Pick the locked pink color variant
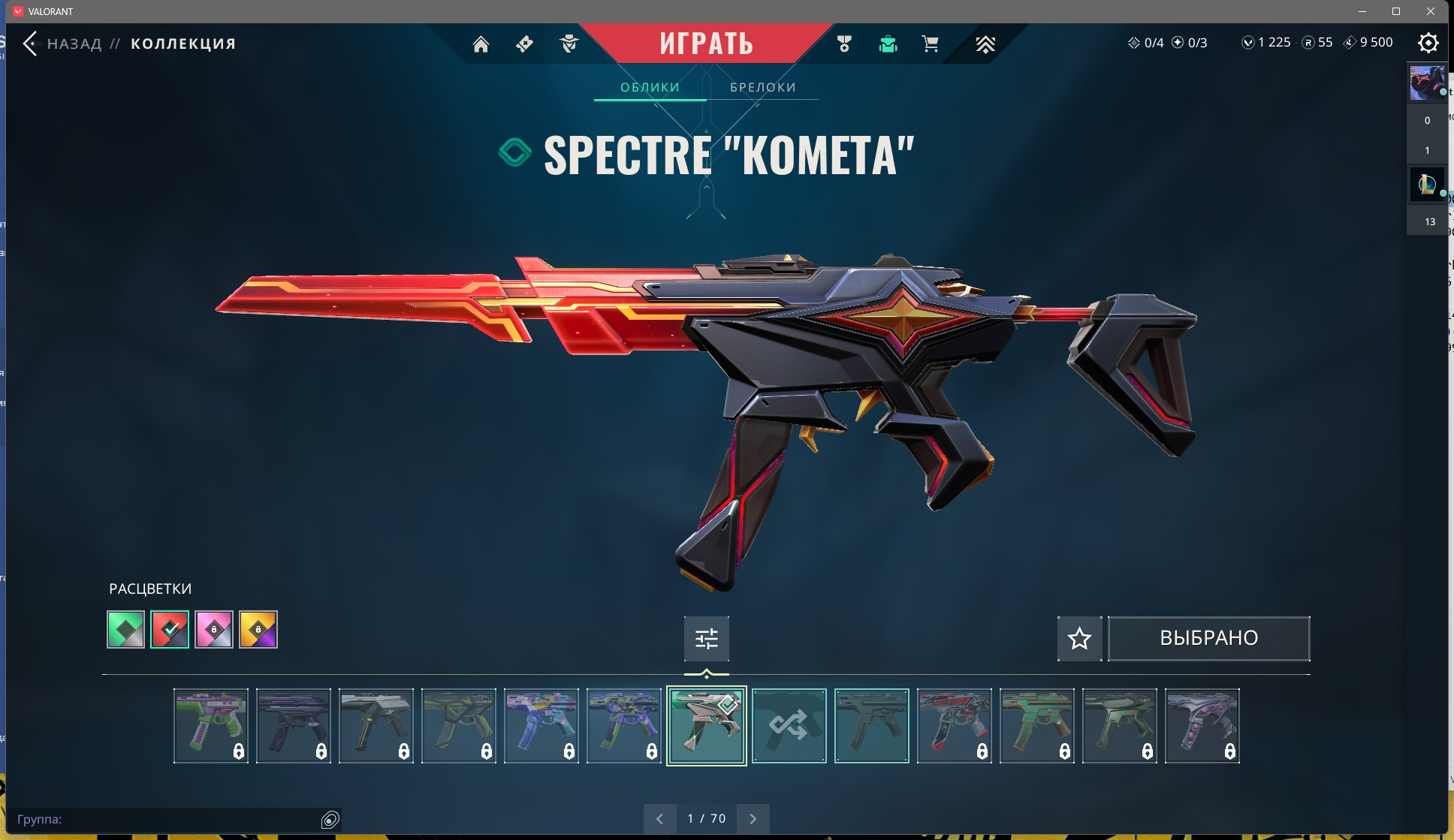The height and width of the screenshot is (840, 1454). pyautogui.click(x=214, y=629)
